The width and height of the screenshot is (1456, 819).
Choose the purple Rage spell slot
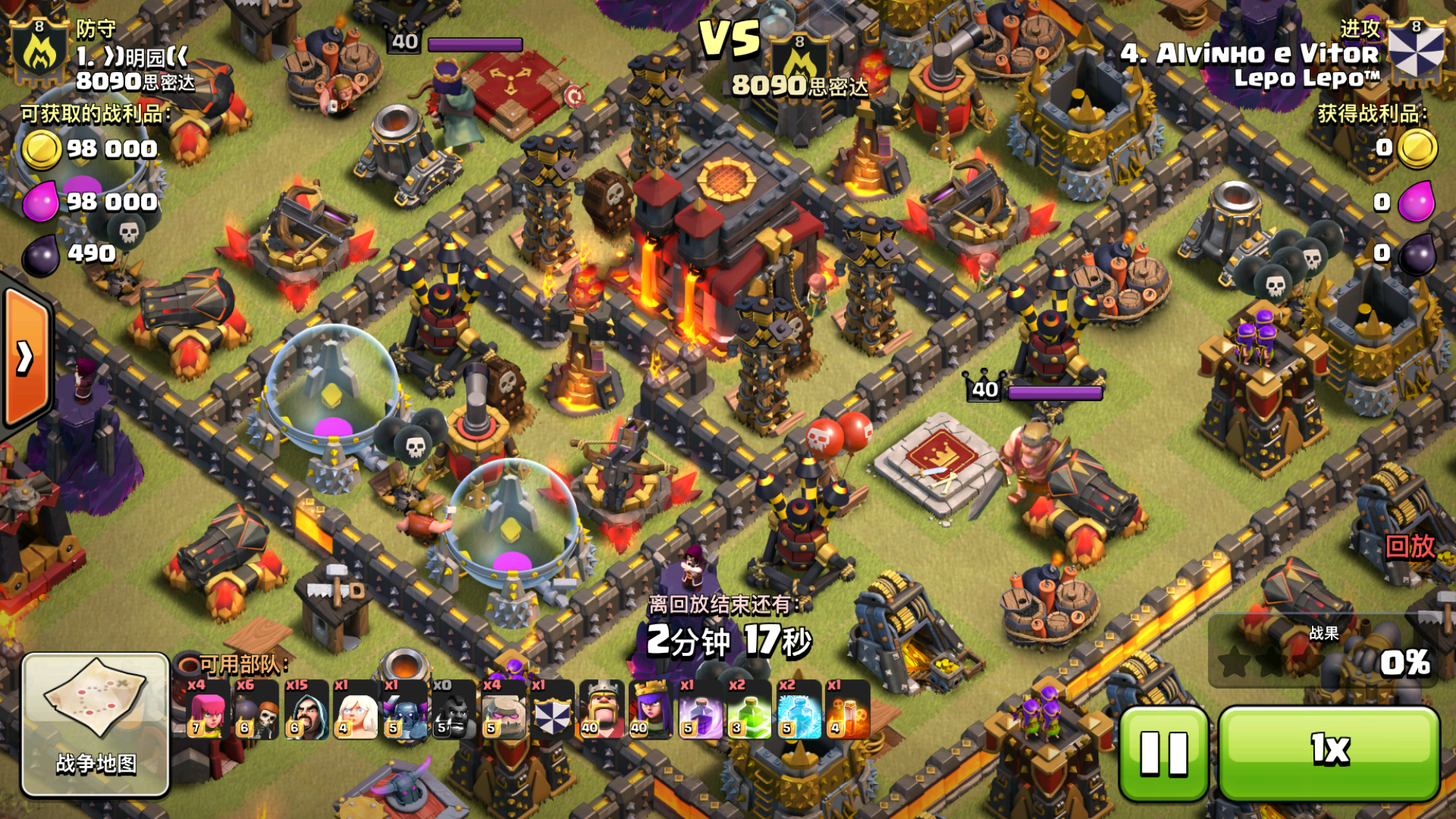[700, 710]
